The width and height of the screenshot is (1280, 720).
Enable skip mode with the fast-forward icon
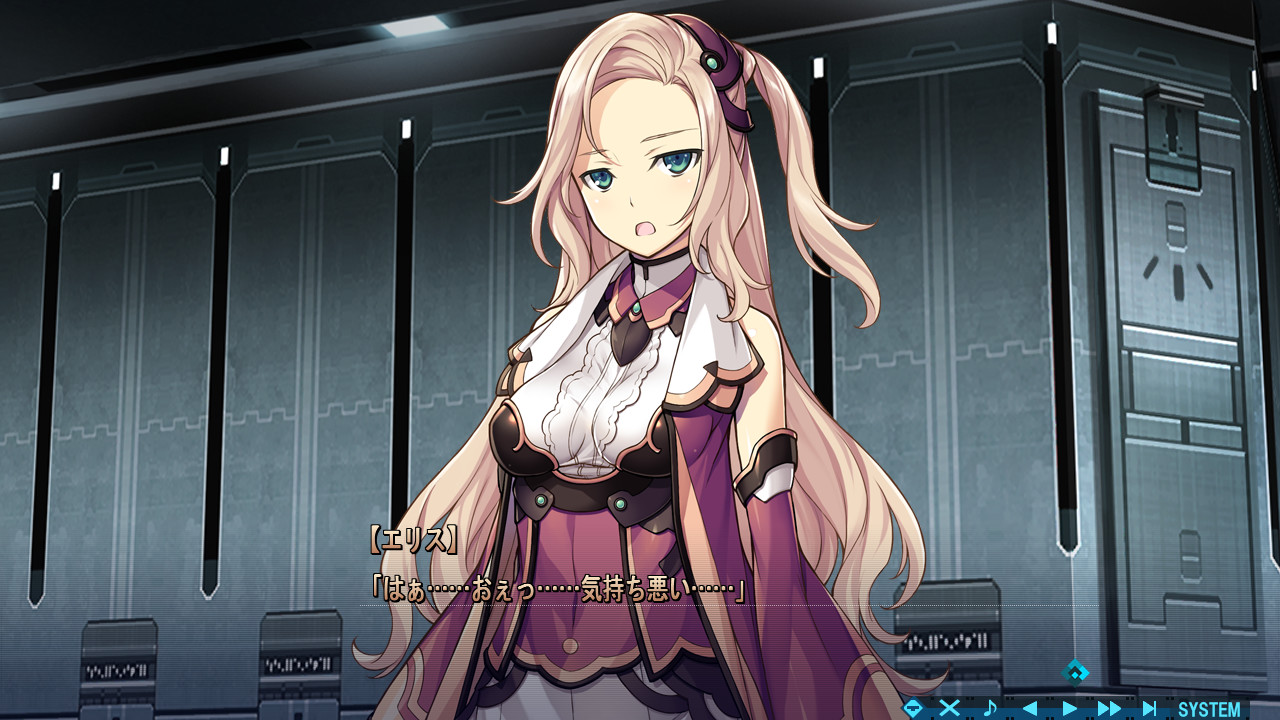tap(1109, 707)
